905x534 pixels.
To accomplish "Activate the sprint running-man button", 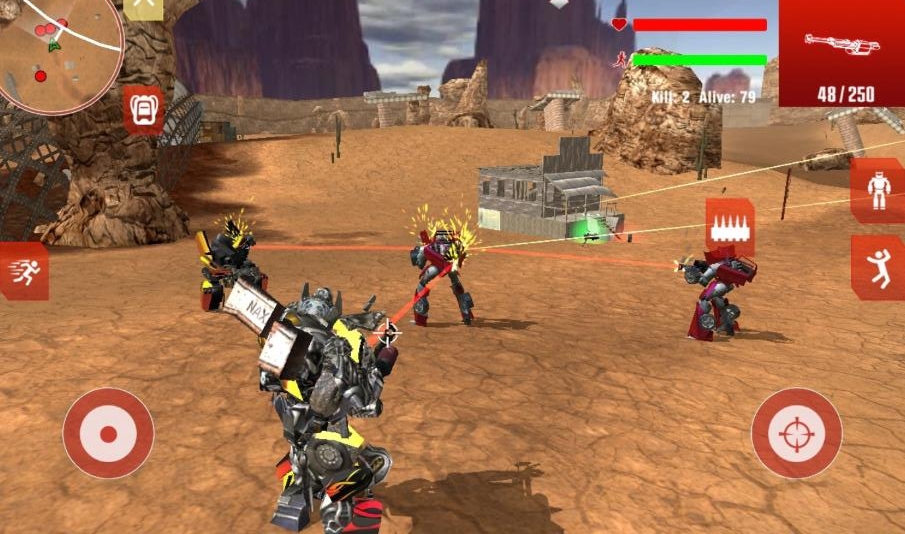I will [x=25, y=272].
